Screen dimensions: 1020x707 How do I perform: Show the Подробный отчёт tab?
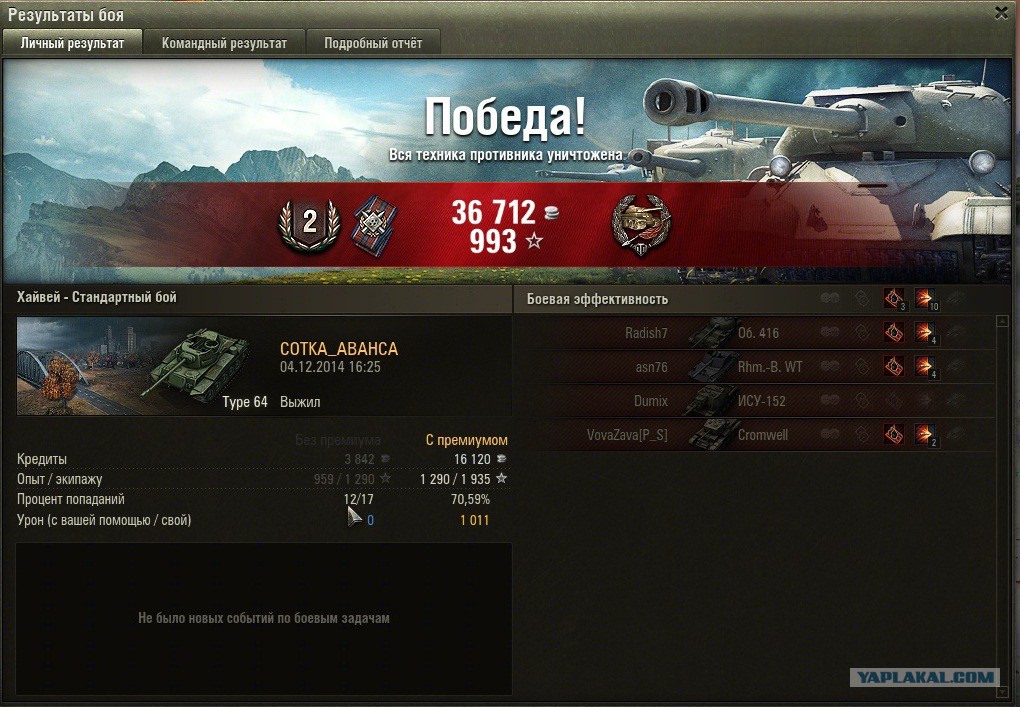point(372,43)
